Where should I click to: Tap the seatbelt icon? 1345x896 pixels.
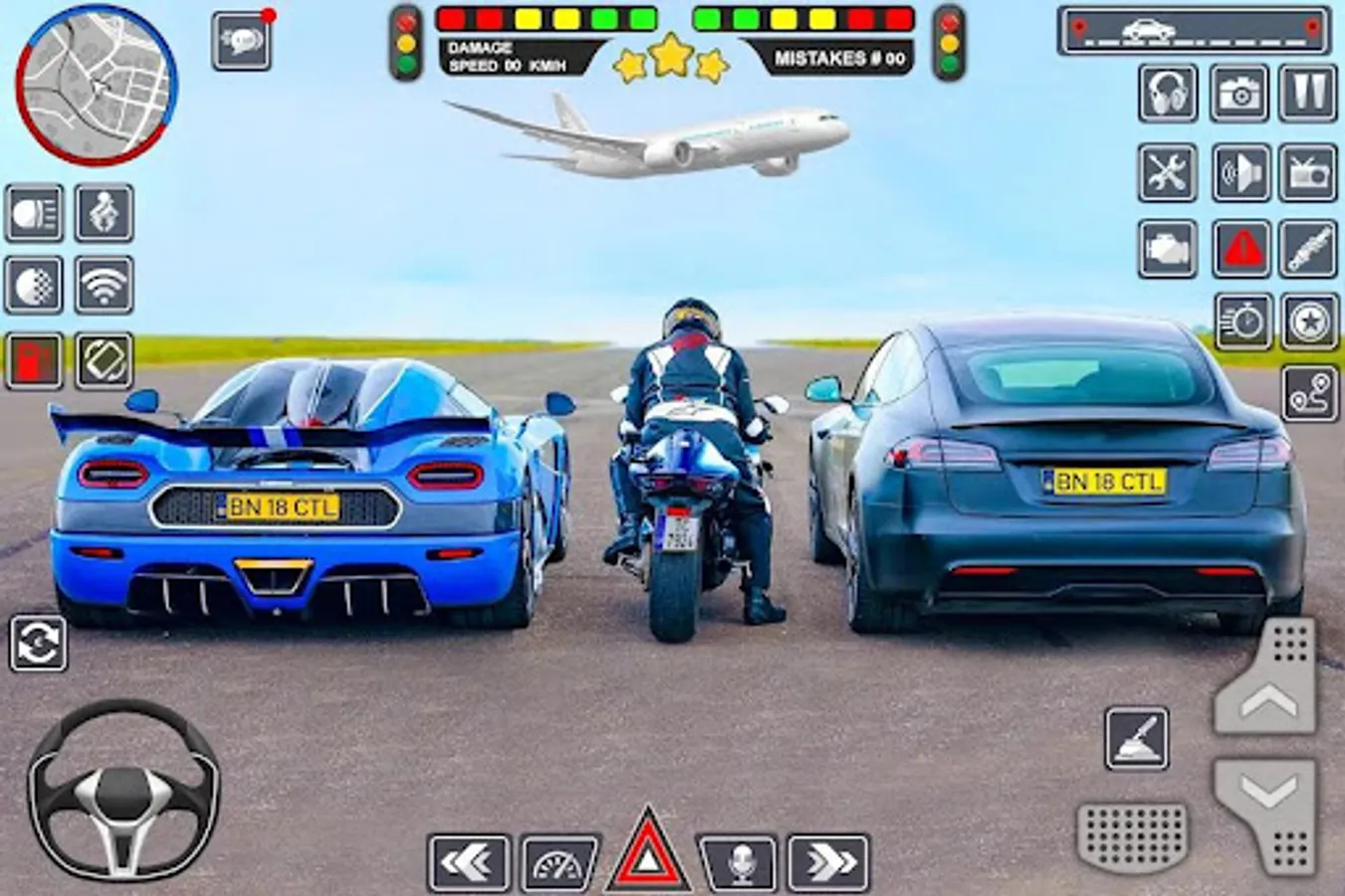pos(104,213)
